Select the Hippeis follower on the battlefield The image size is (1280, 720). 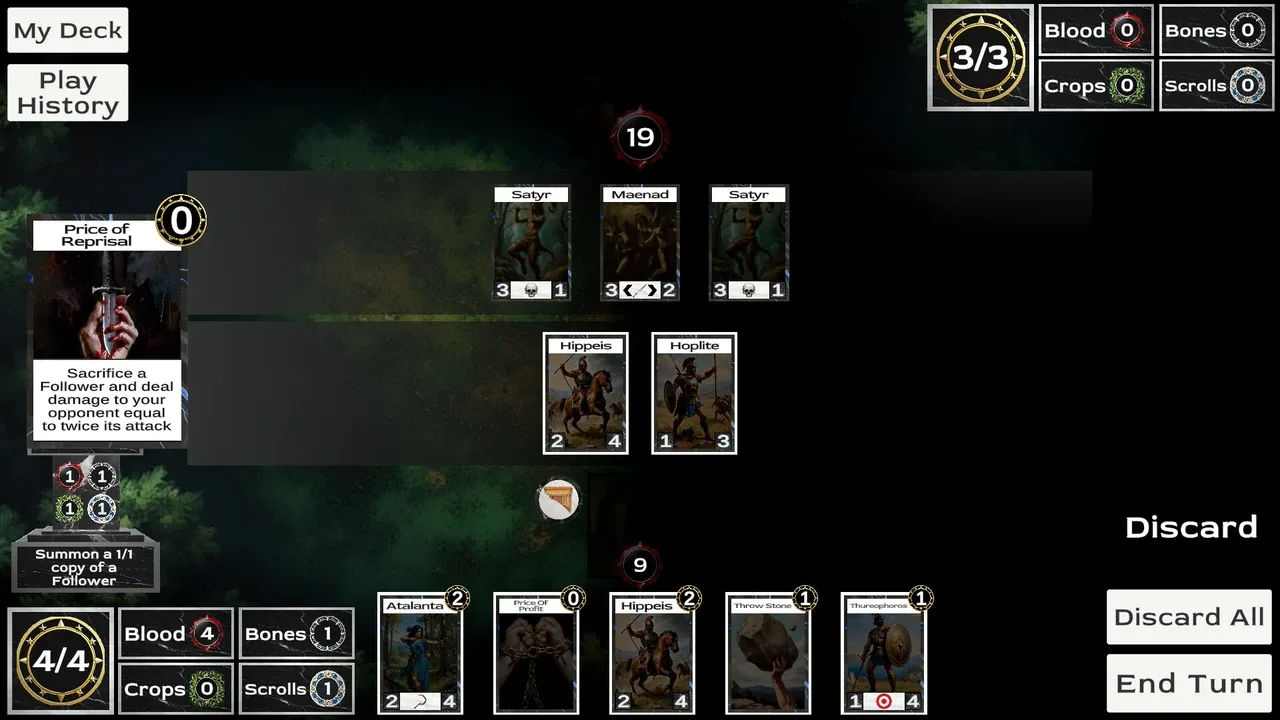click(x=586, y=394)
